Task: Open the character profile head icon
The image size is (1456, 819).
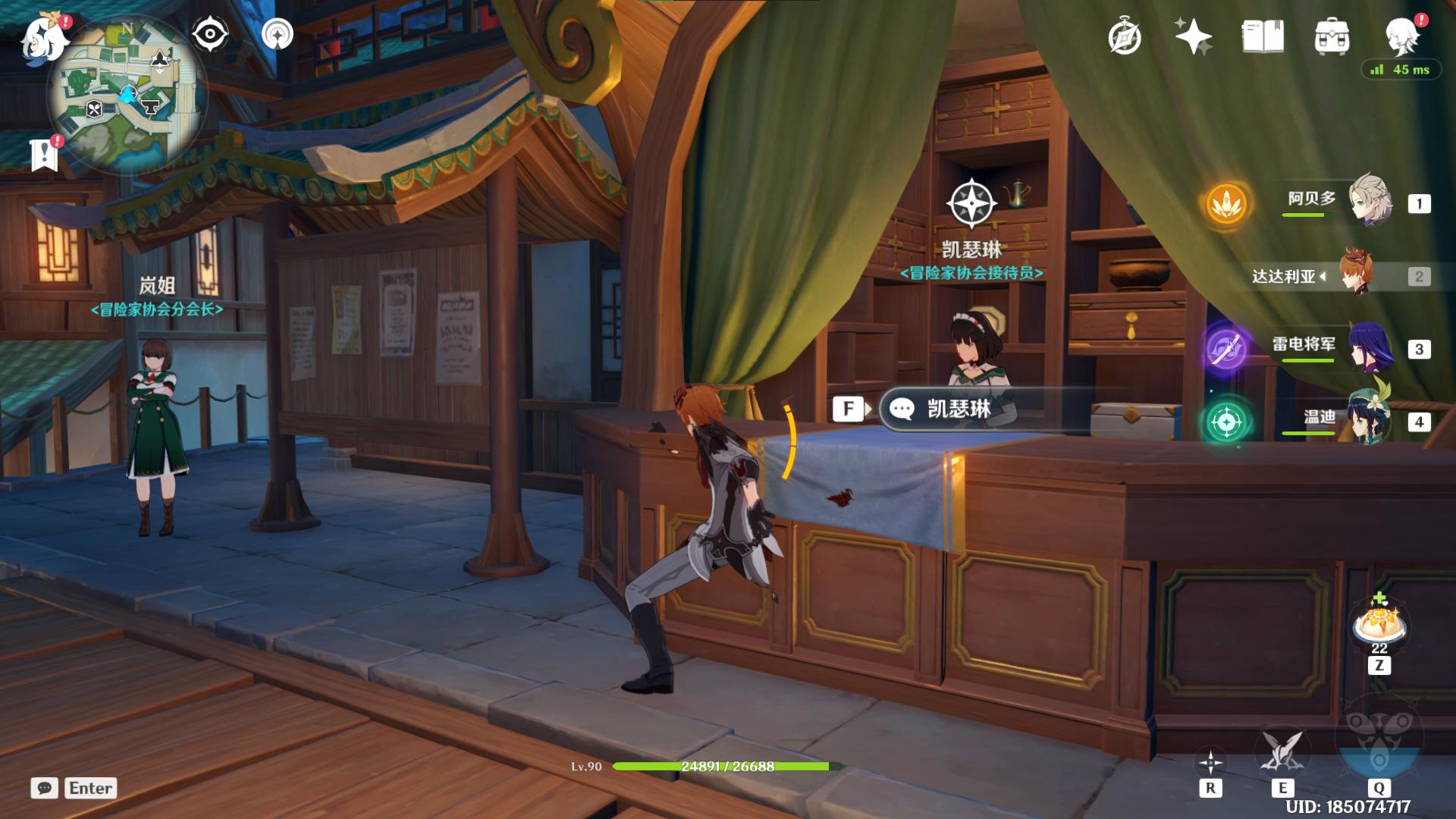Action: (1402, 35)
